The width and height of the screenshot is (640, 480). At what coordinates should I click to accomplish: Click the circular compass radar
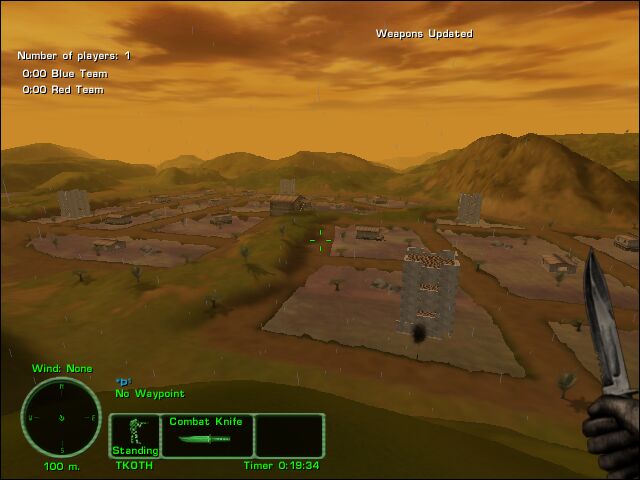tap(61, 417)
